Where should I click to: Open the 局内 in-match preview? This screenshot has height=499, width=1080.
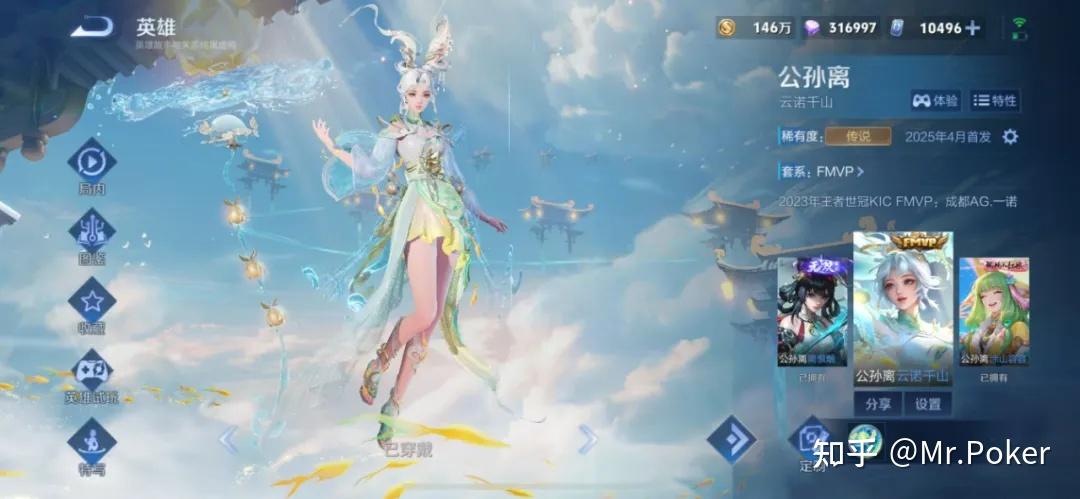point(91,161)
